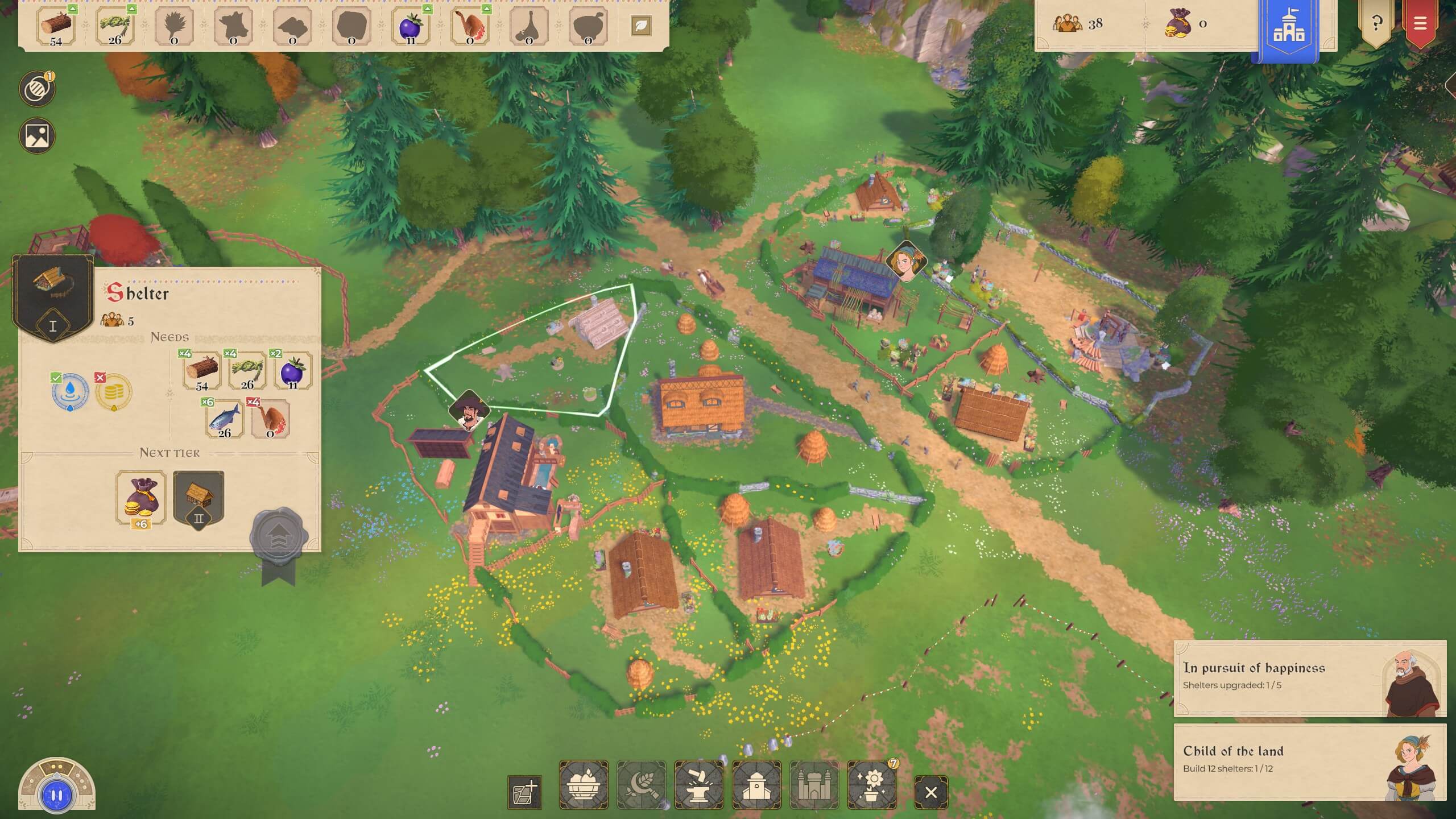This screenshot has width=1456, height=819.
Task: Click the villager portrait near the dark house
Action: pyautogui.click(x=470, y=408)
